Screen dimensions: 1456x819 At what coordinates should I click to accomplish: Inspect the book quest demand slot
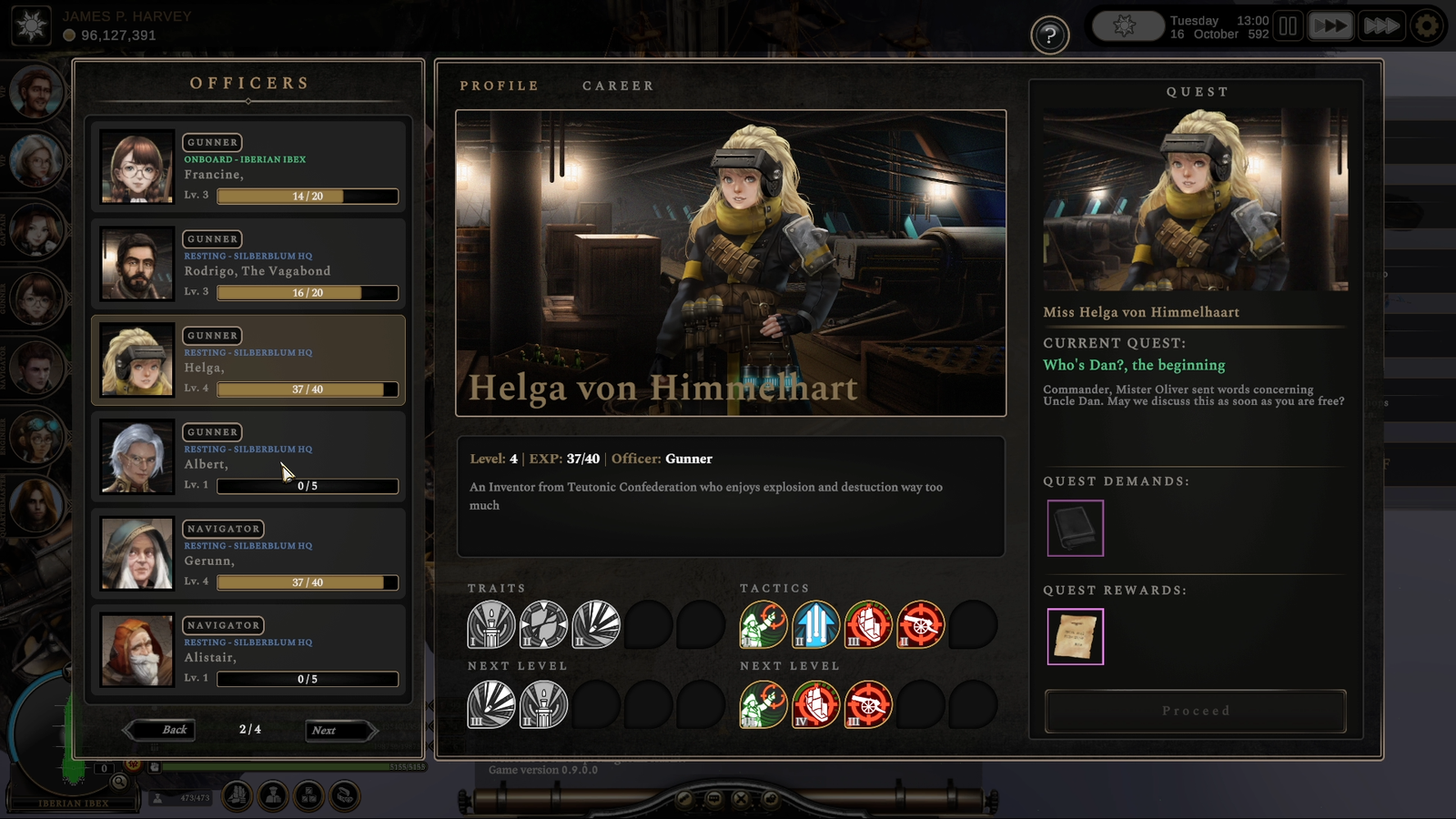[x=1075, y=528]
